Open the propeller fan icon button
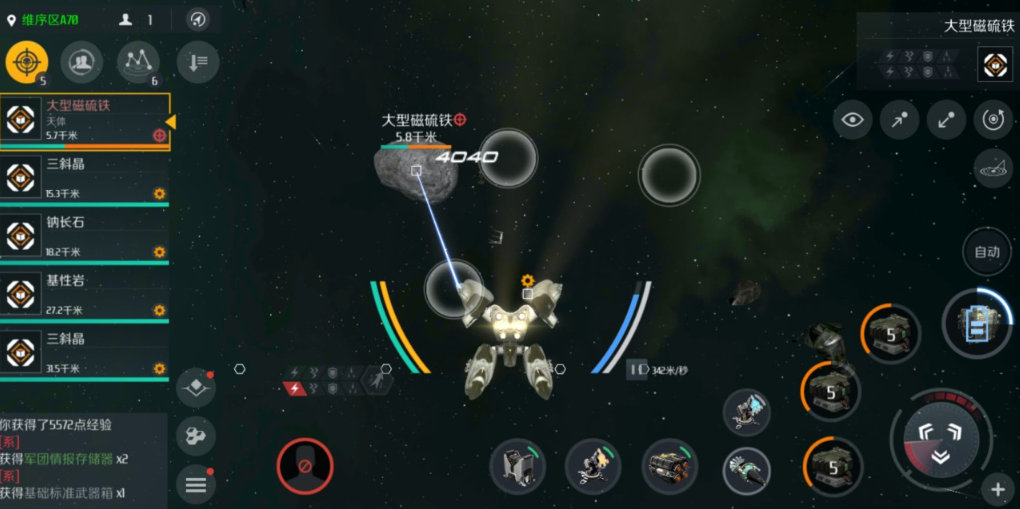This screenshot has width=1020, height=509. pos(195,436)
